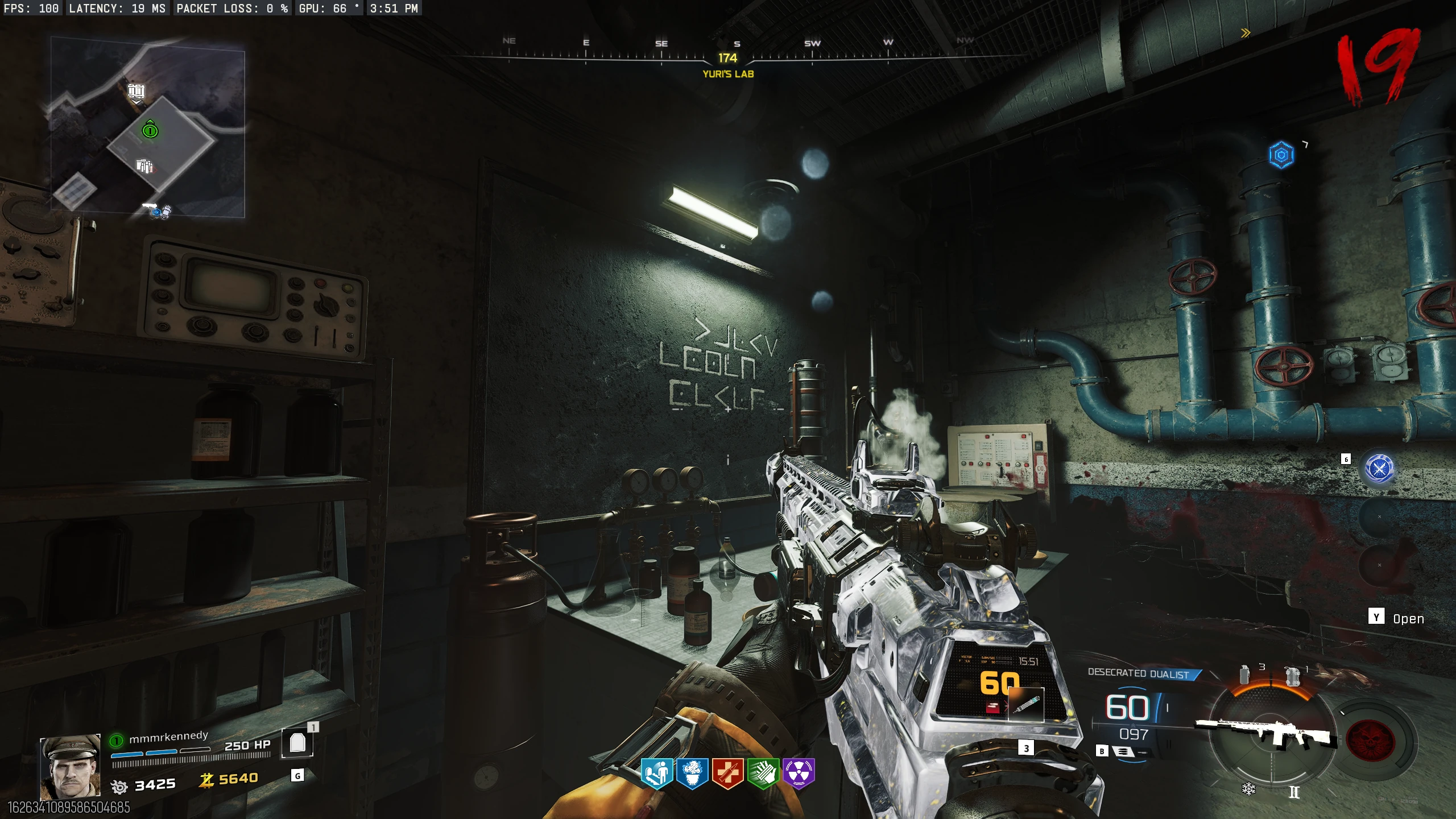Image resolution: width=1456 pixels, height=819 pixels.
Task: Select the green Speed Cola hand perk
Action: (763, 773)
